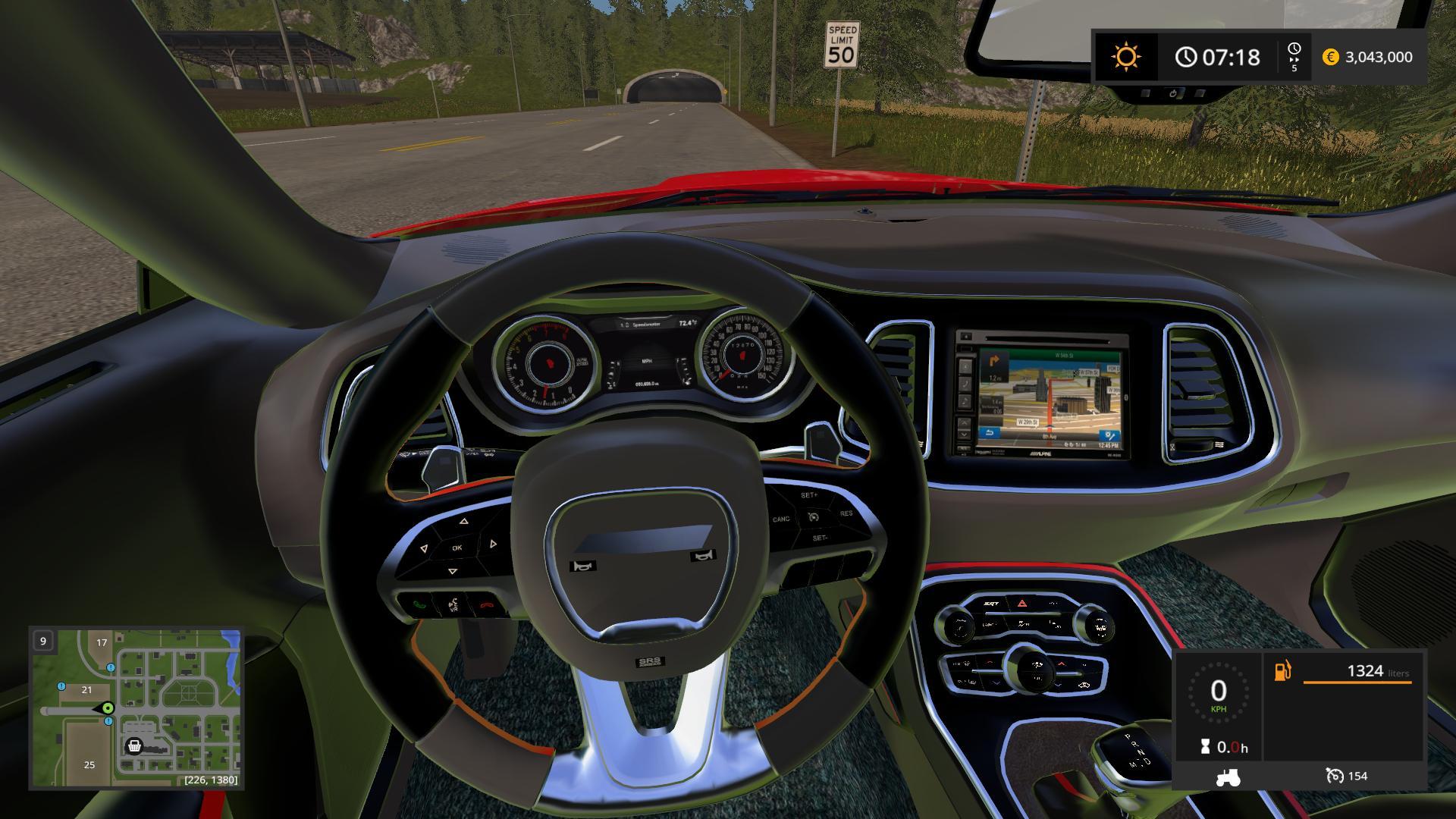Click the orange fuel pump icon
The width and height of the screenshot is (1456, 819).
coord(1282,671)
